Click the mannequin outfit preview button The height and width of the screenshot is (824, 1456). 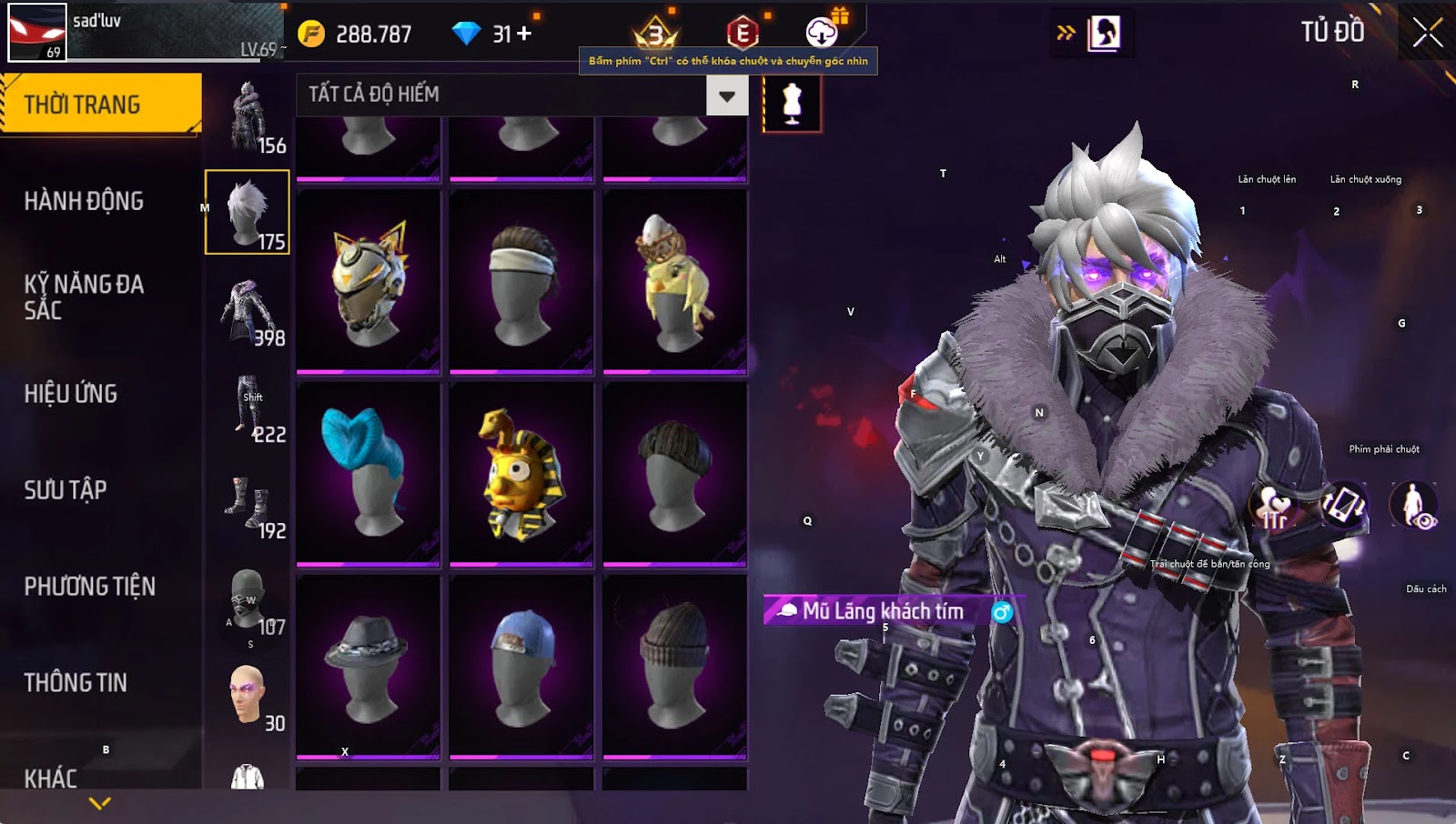(792, 104)
